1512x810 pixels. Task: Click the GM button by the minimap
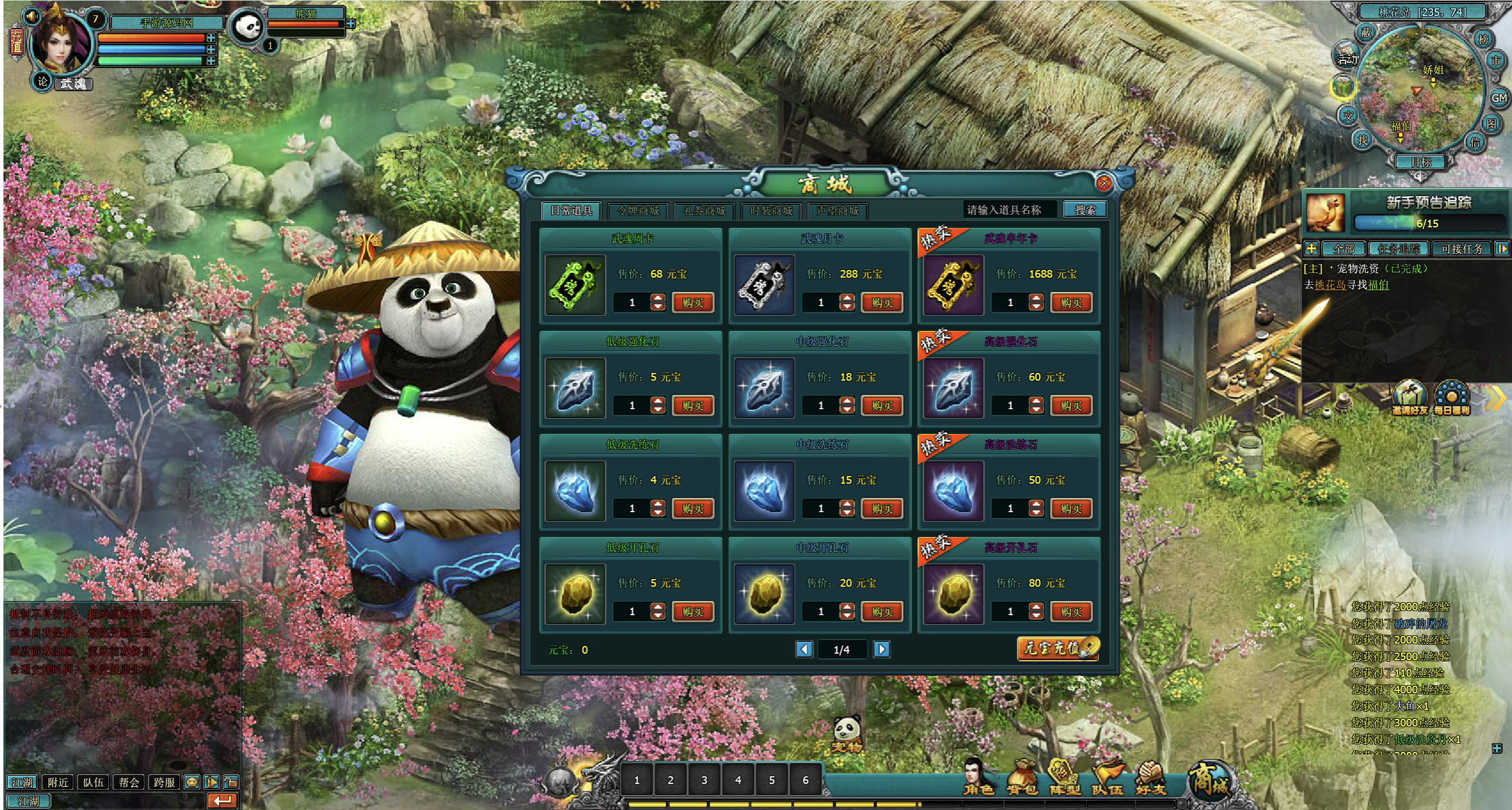[1498, 98]
